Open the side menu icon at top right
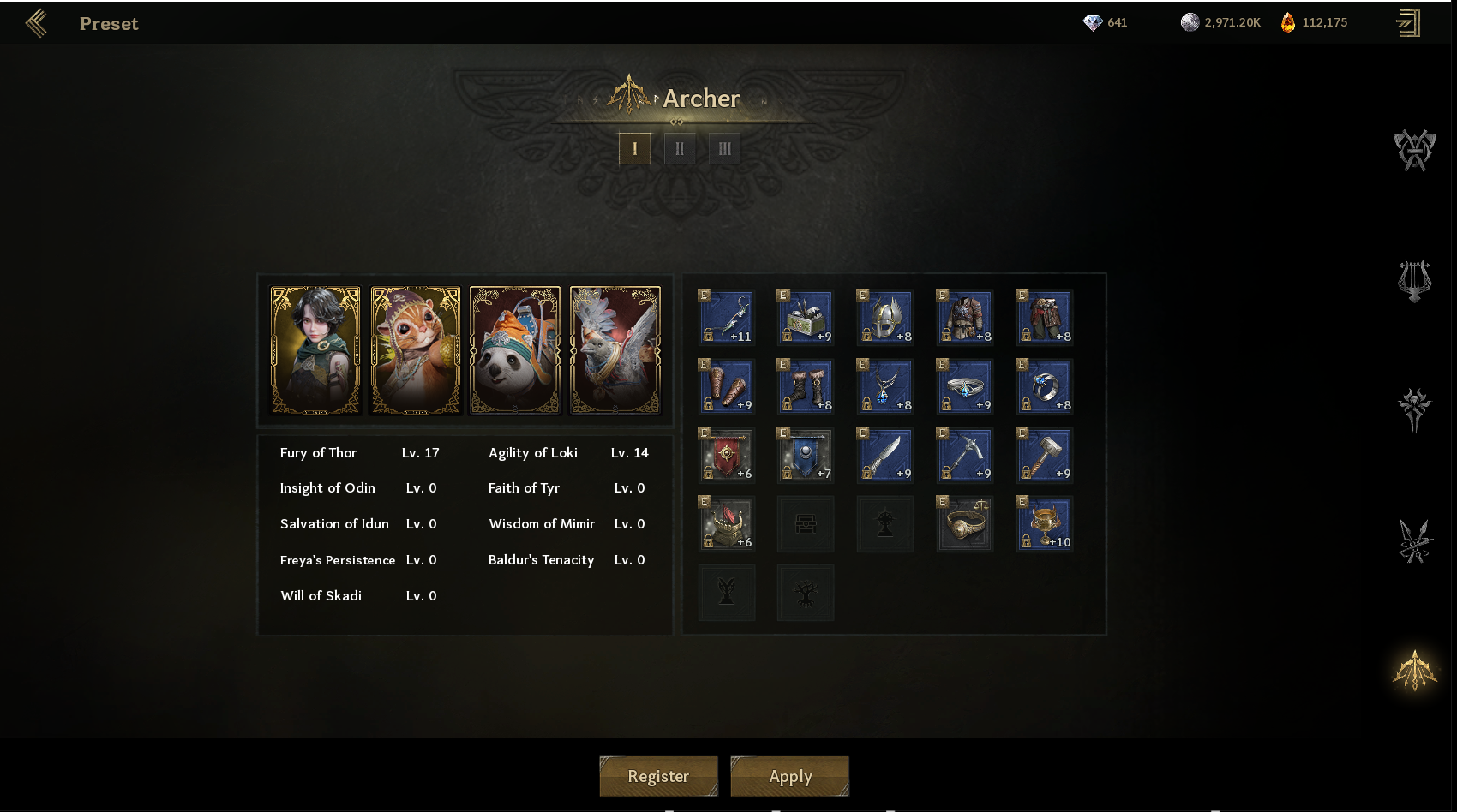The height and width of the screenshot is (812, 1457). click(1408, 23)
